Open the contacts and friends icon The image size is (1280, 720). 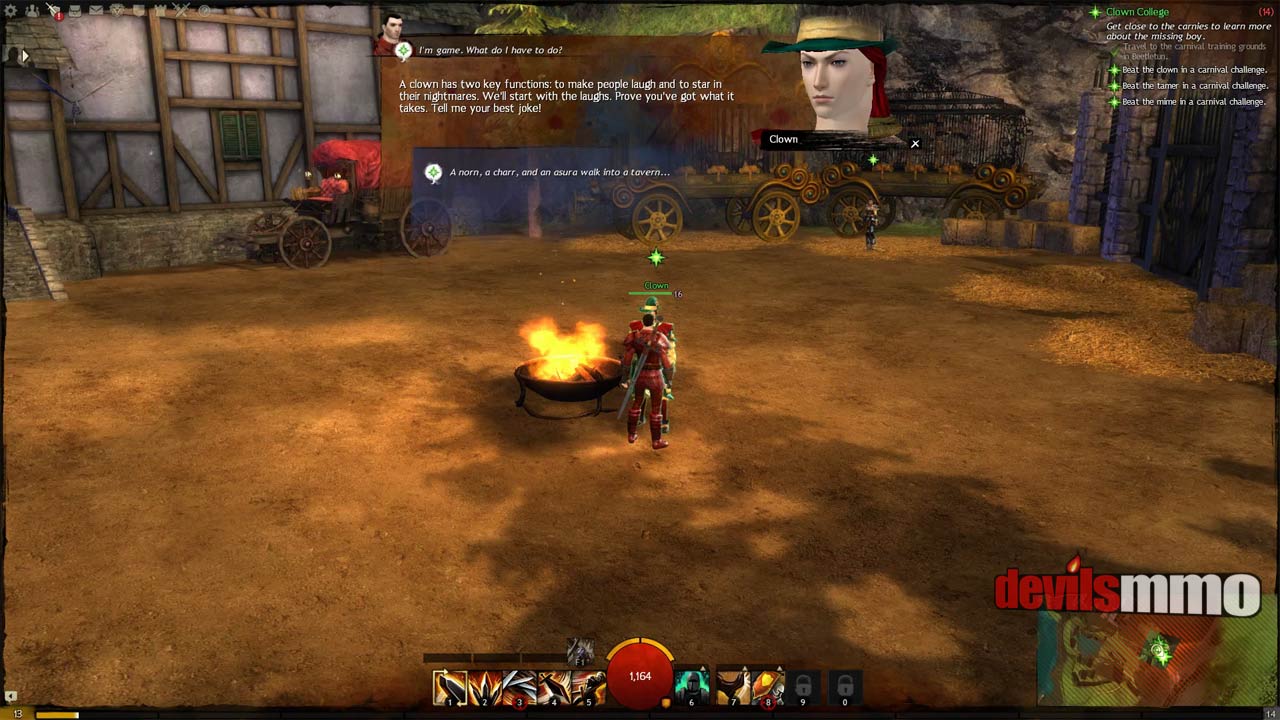(33, 11)
